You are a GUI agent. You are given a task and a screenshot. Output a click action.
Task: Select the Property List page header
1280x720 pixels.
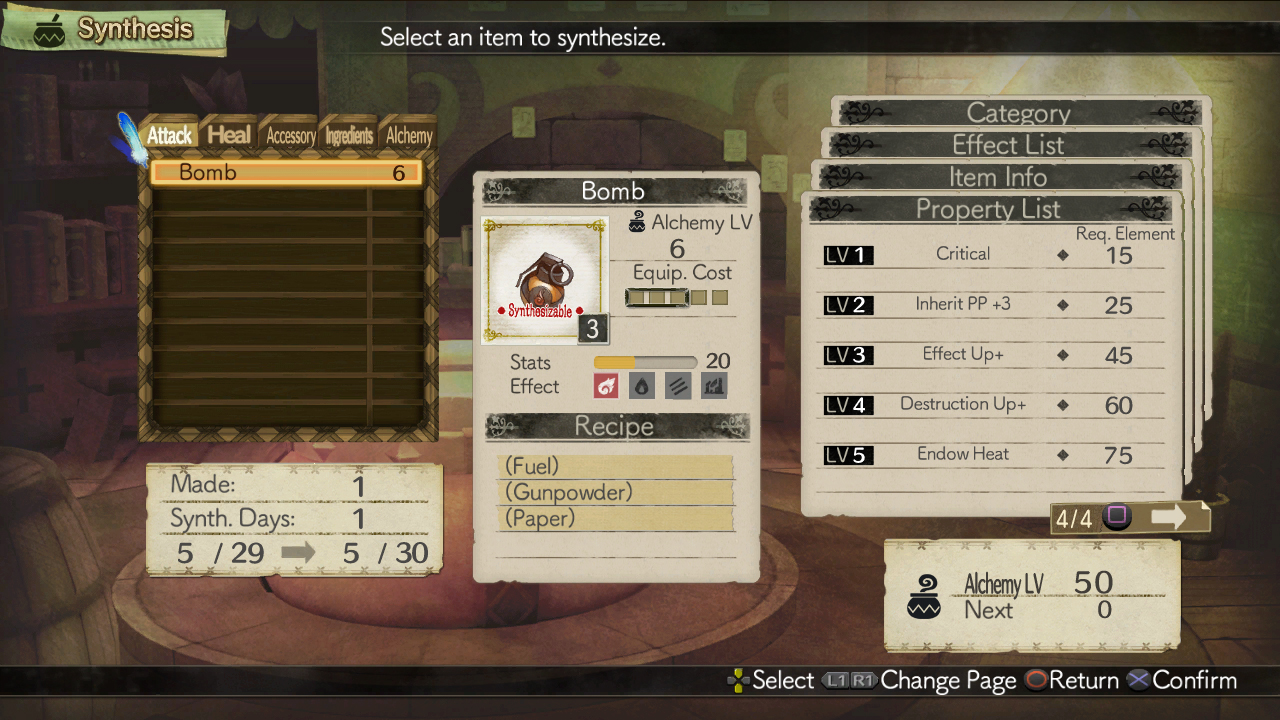(x=988, y=209)
